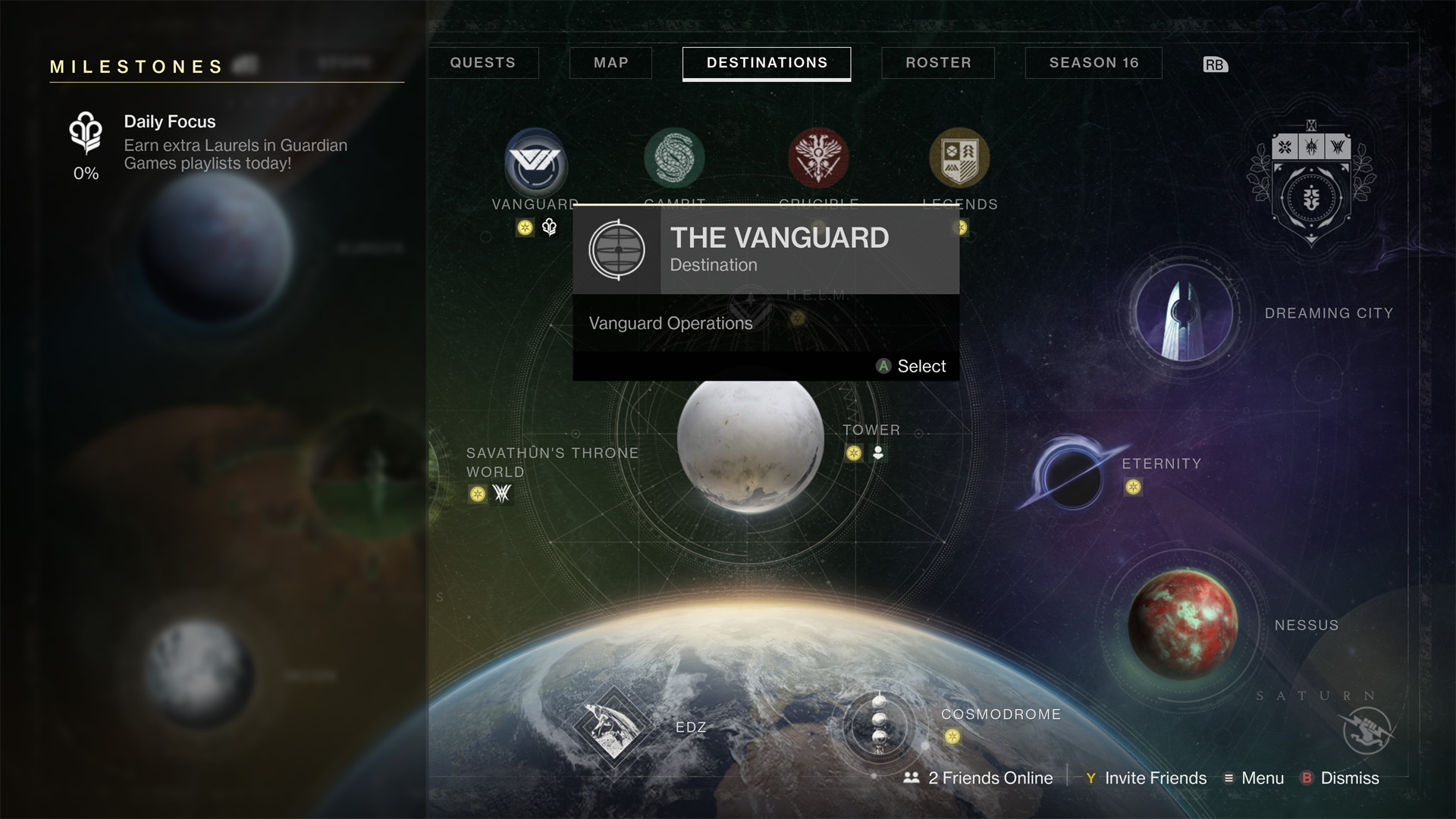Open the Daily Focus milestone
The image size is (1456, 819).
205,143
